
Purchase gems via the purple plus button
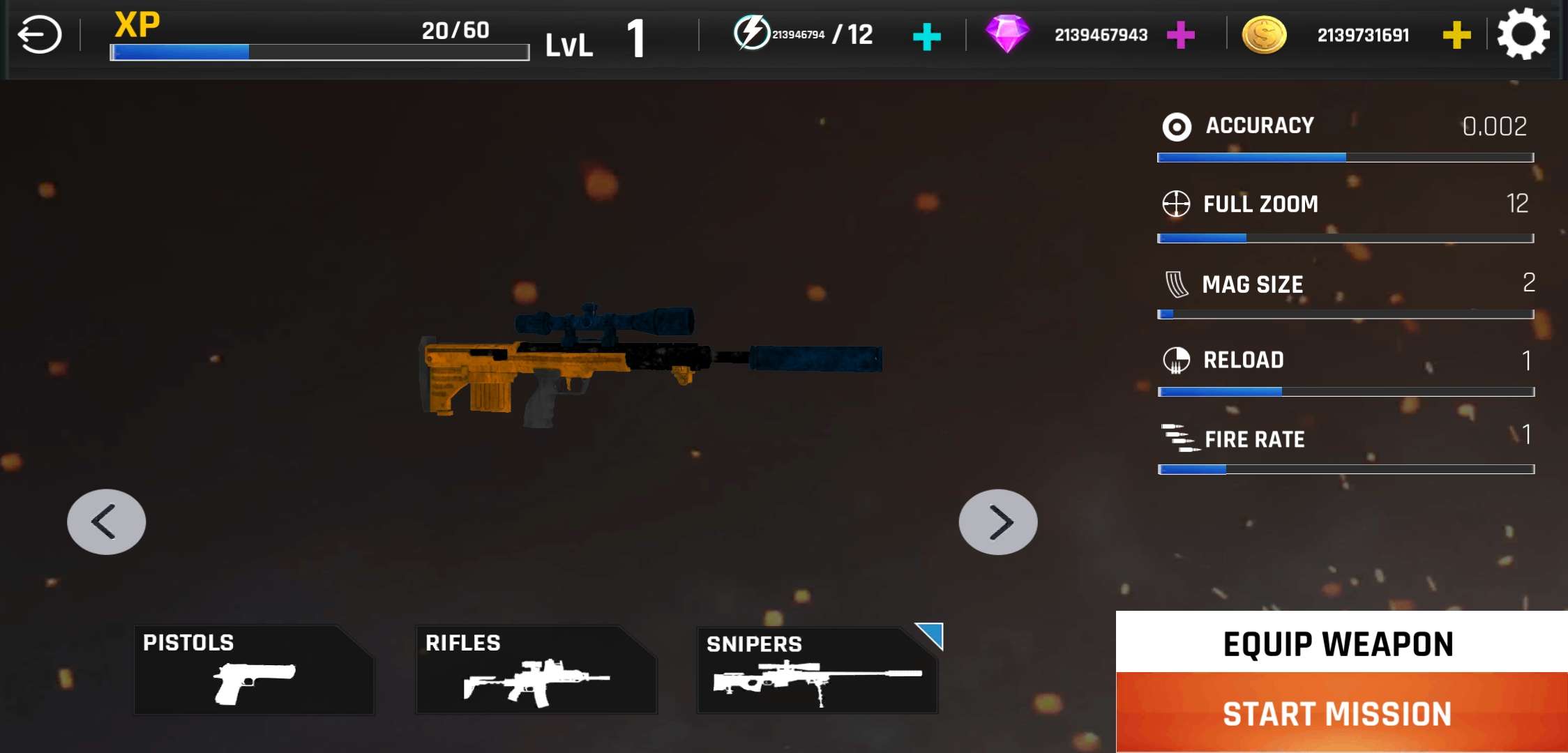point(1182,34)
